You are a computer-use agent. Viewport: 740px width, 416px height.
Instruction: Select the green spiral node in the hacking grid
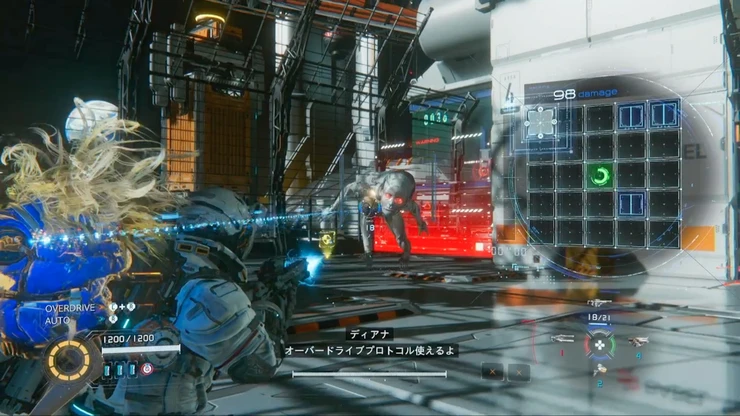pos(600,177)
